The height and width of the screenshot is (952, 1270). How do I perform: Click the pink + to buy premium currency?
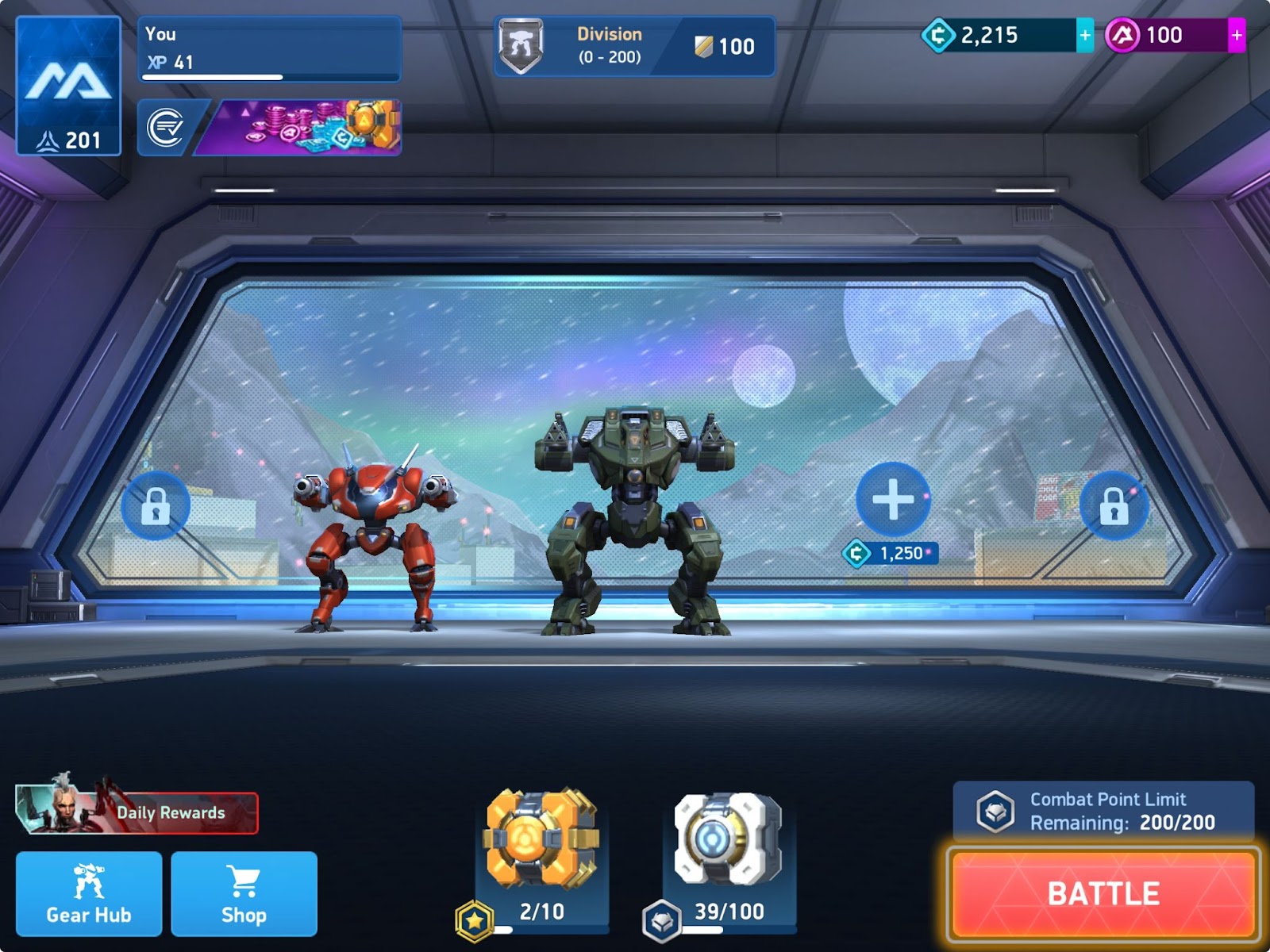click(x=1235, y=34)
